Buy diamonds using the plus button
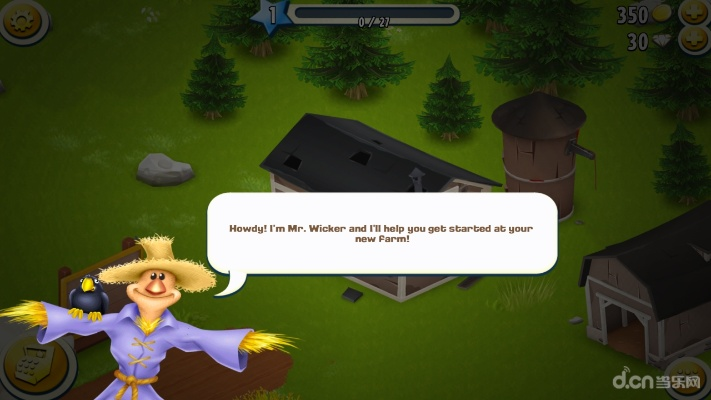This screenshot has height=400, width=711. [x=694, y=42]
